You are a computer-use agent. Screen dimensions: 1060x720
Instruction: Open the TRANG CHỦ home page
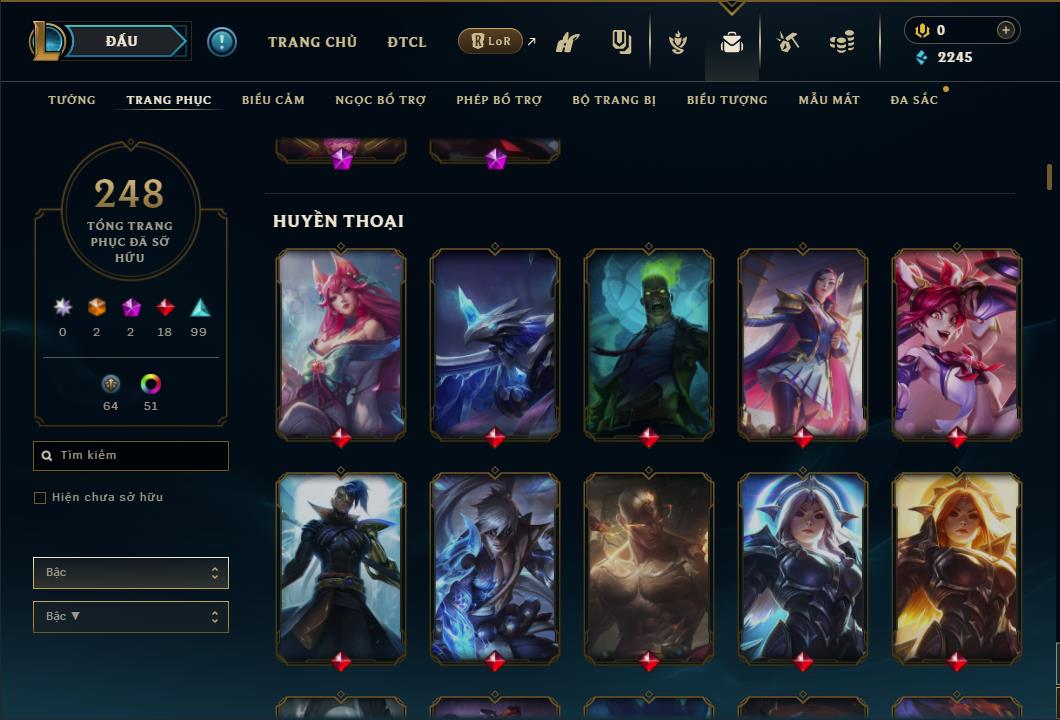[312, 42]
